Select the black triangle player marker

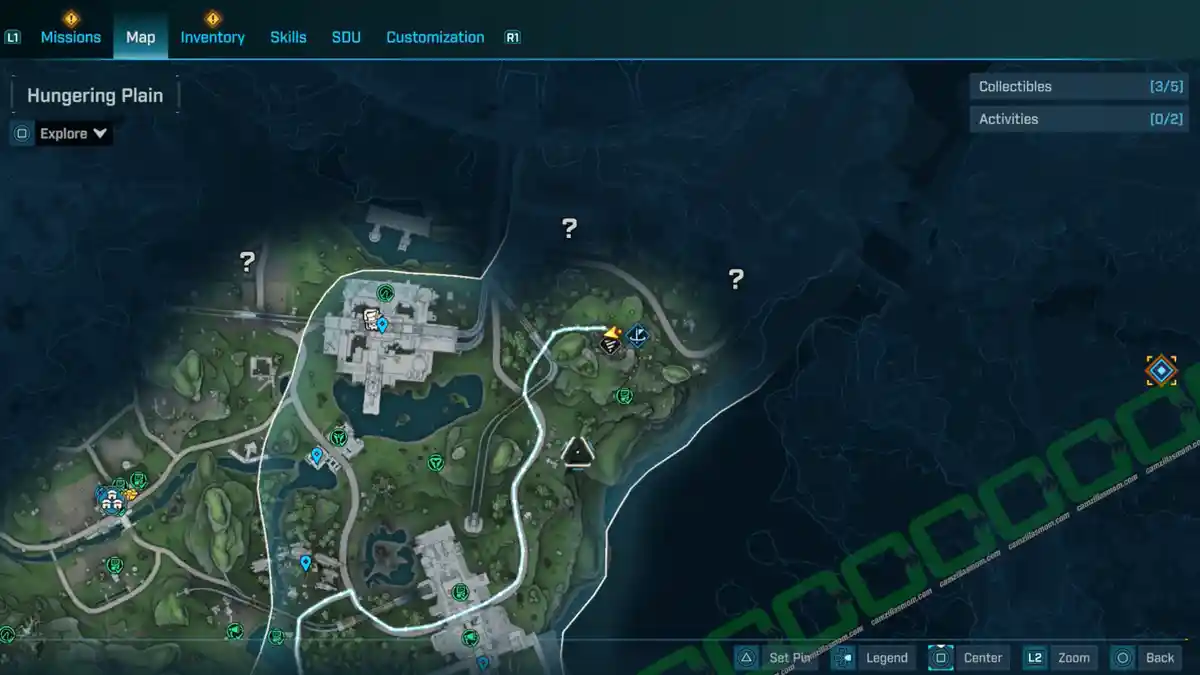pyautogui.click(x=578, y=452)
